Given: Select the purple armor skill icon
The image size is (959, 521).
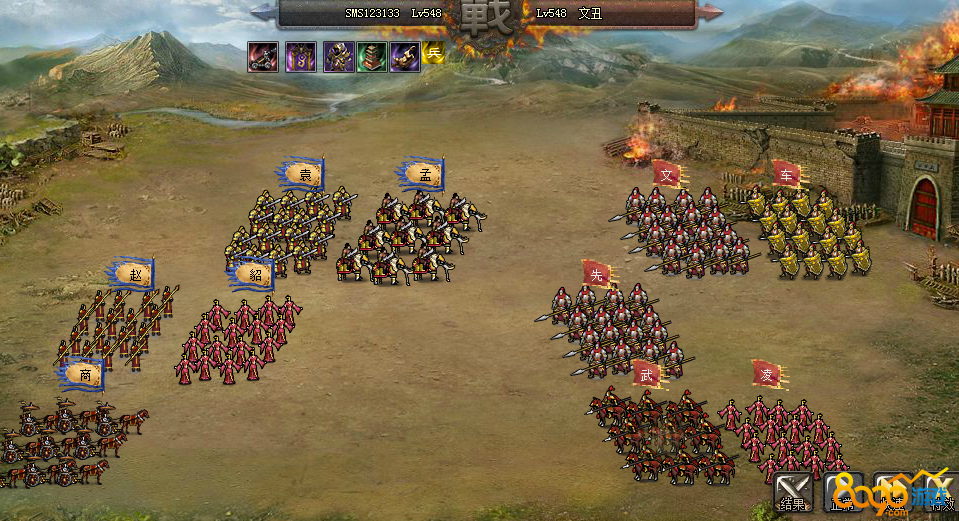Looking at the screenshot, I should 338,56.
